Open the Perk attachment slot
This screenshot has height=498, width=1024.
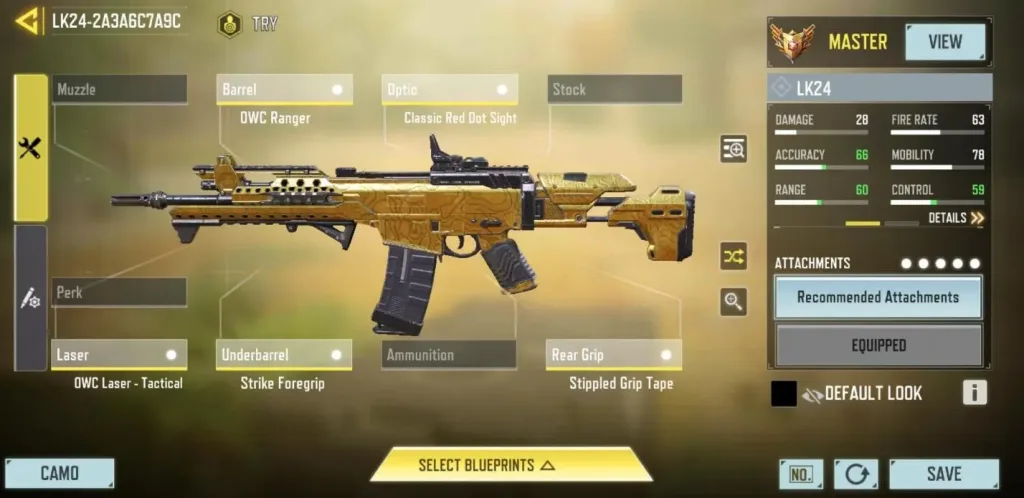click(119, 293)
